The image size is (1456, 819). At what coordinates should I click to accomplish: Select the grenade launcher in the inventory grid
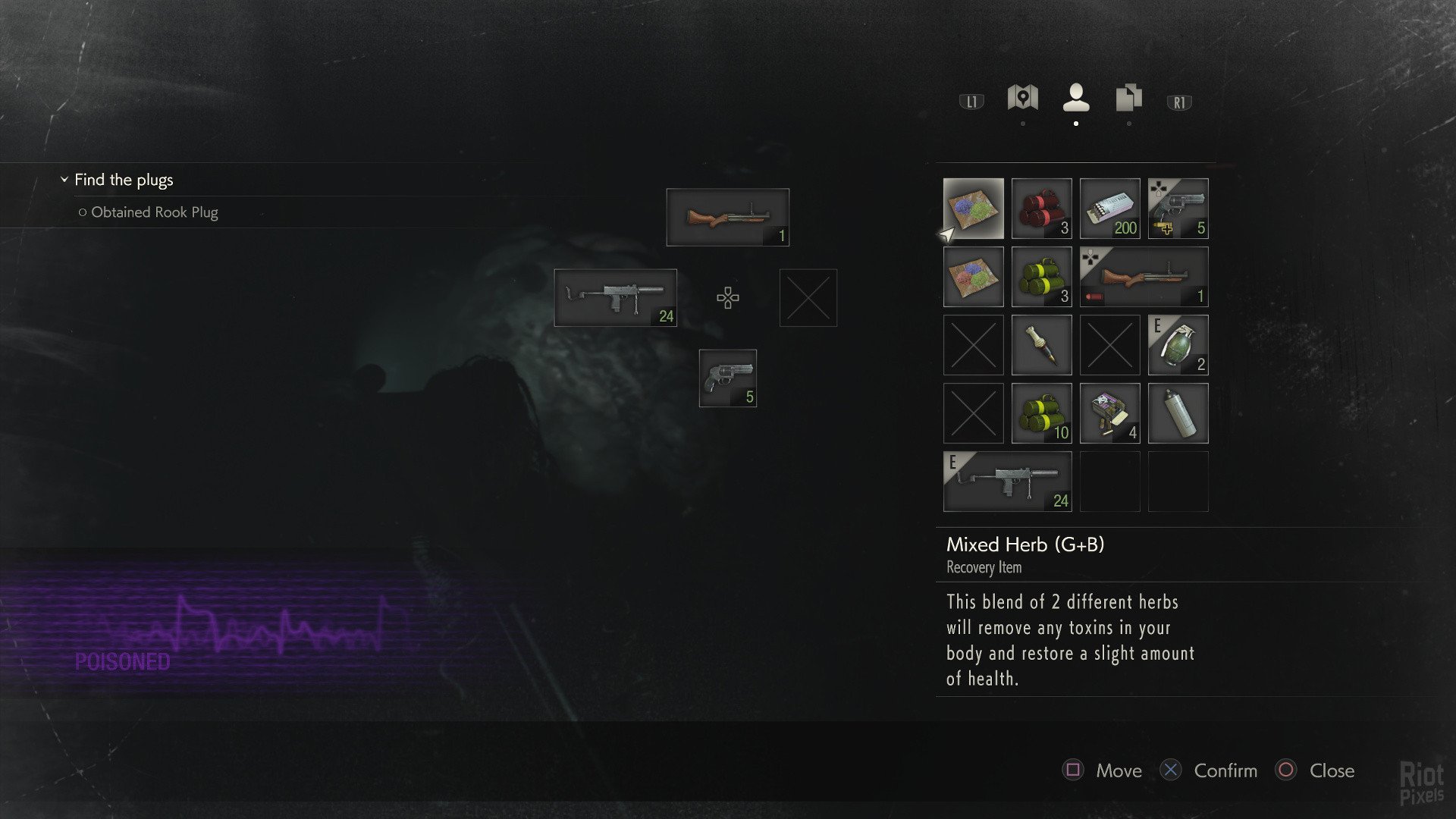click(x=1144, y=277)
